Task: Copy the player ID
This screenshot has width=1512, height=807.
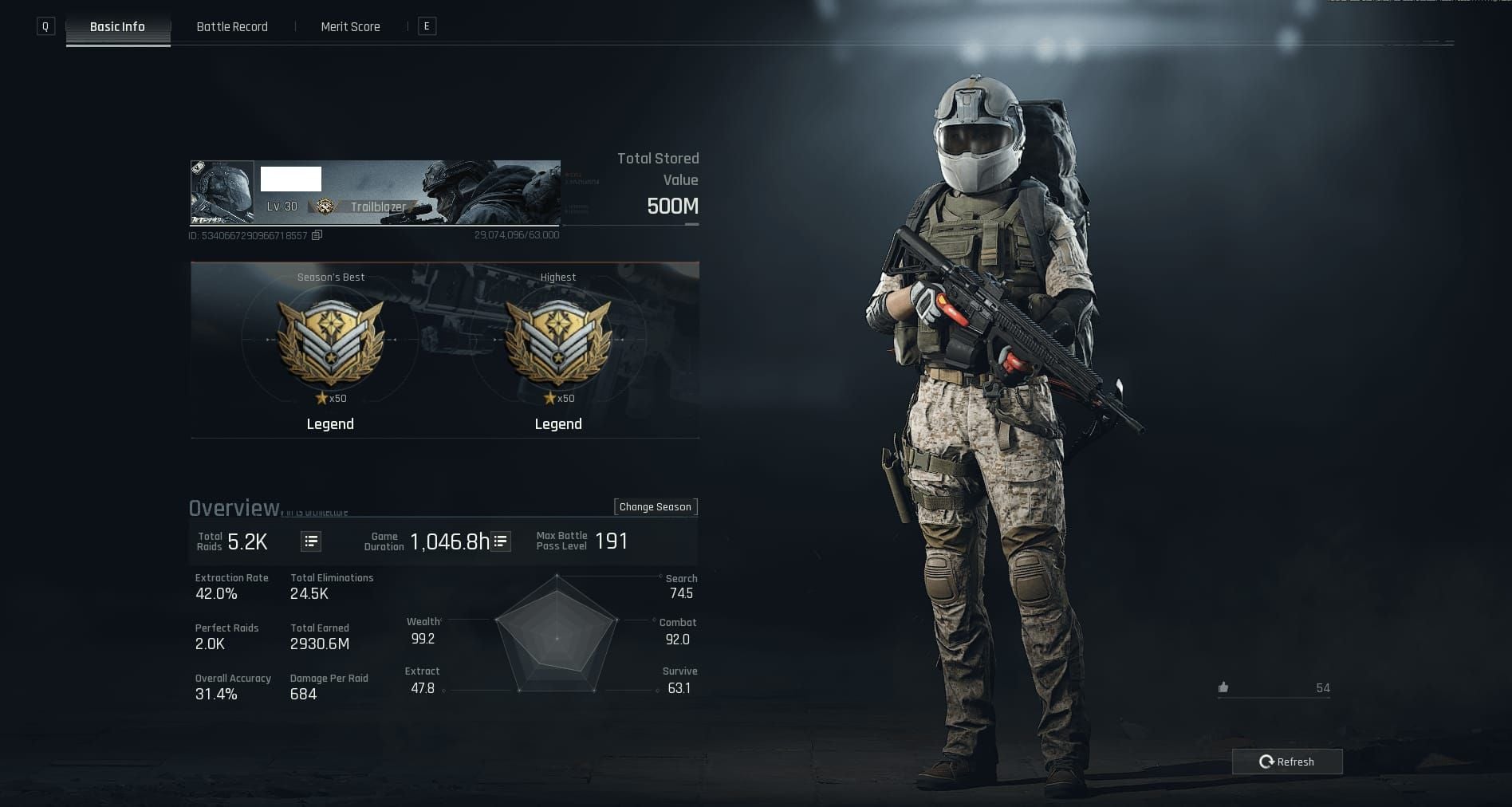Action: click(317, 235)
